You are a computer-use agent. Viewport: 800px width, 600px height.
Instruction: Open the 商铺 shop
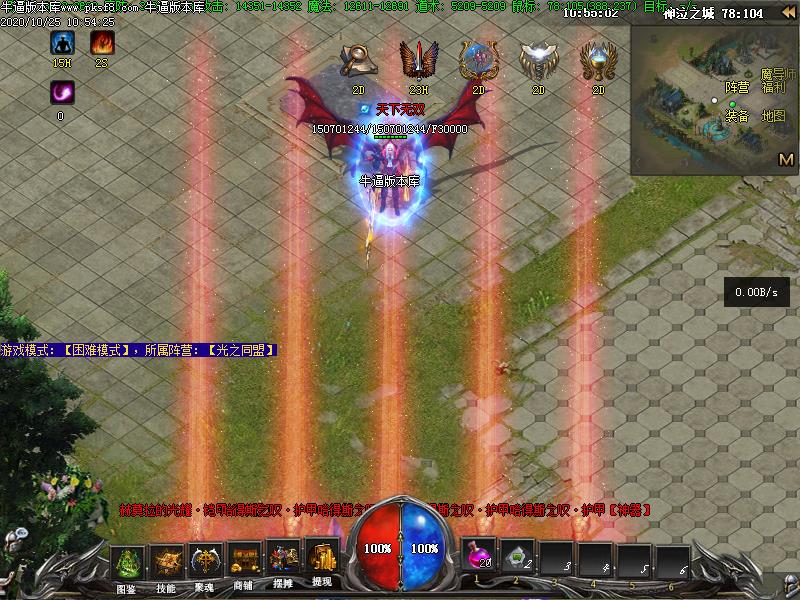[x=244, y=564]
